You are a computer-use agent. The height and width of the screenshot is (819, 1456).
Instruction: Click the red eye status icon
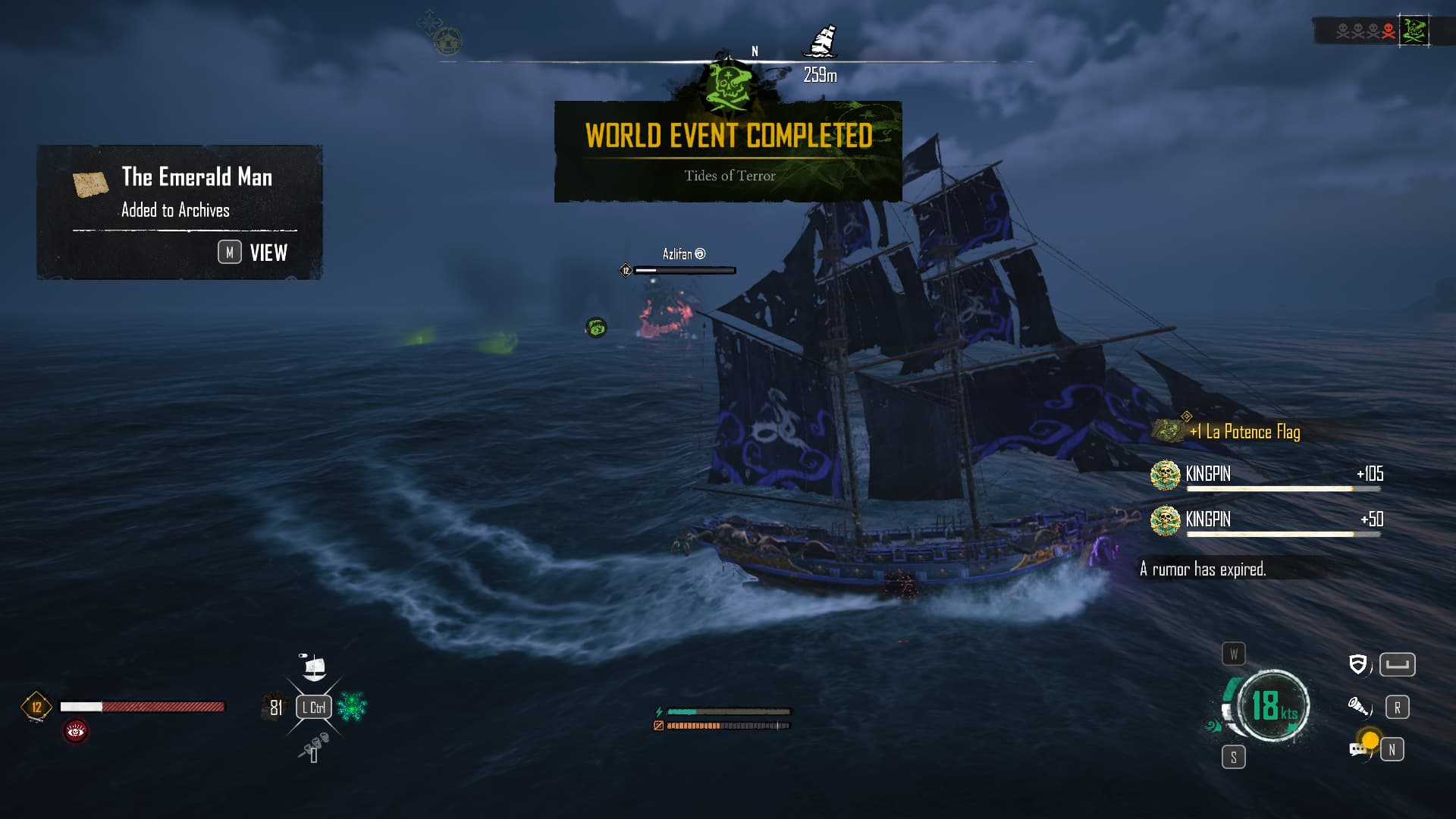click(x=76, y=731)
